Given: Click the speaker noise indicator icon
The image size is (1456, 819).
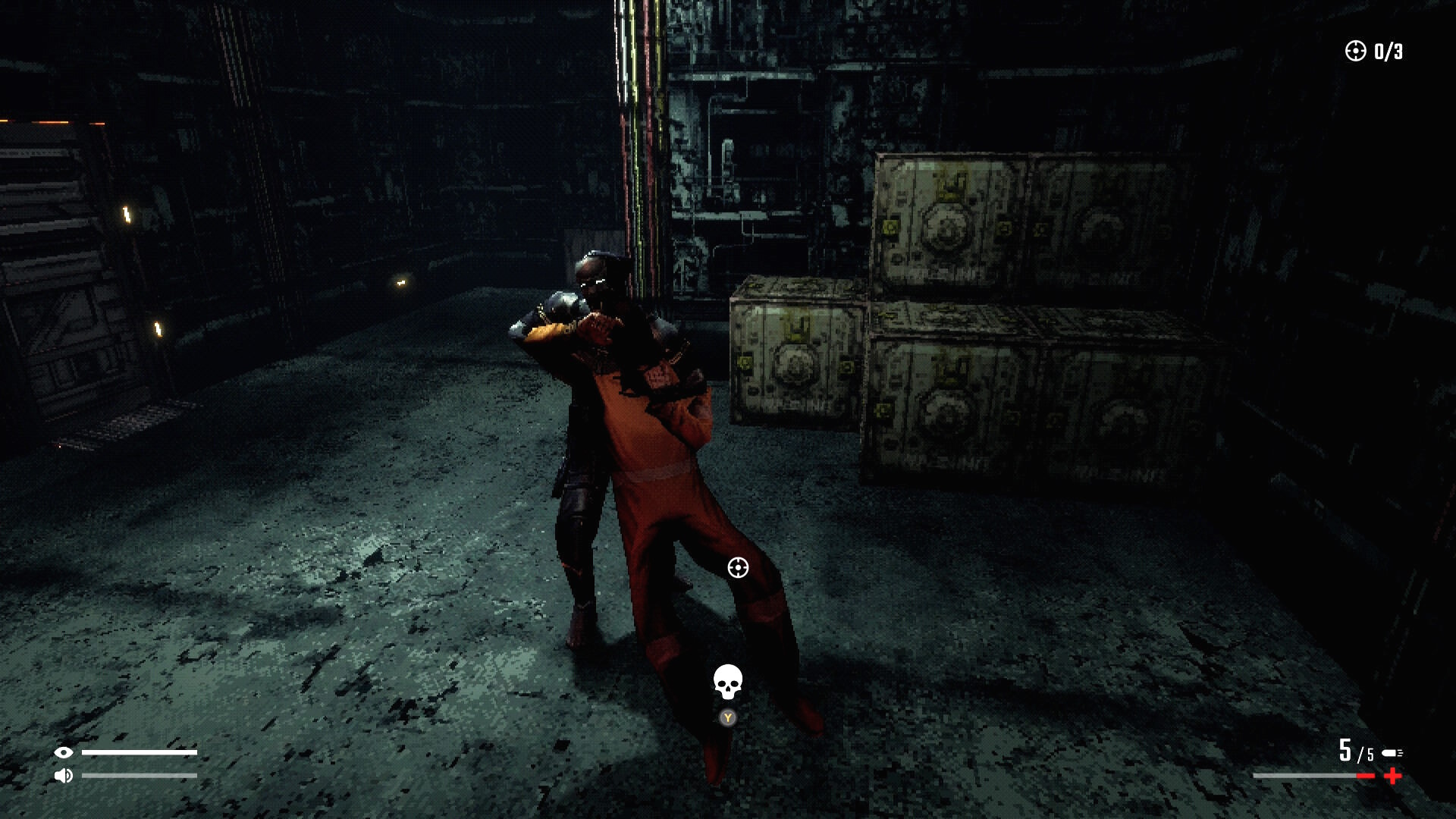Looking at the screenshot, I should pos(64,775).
